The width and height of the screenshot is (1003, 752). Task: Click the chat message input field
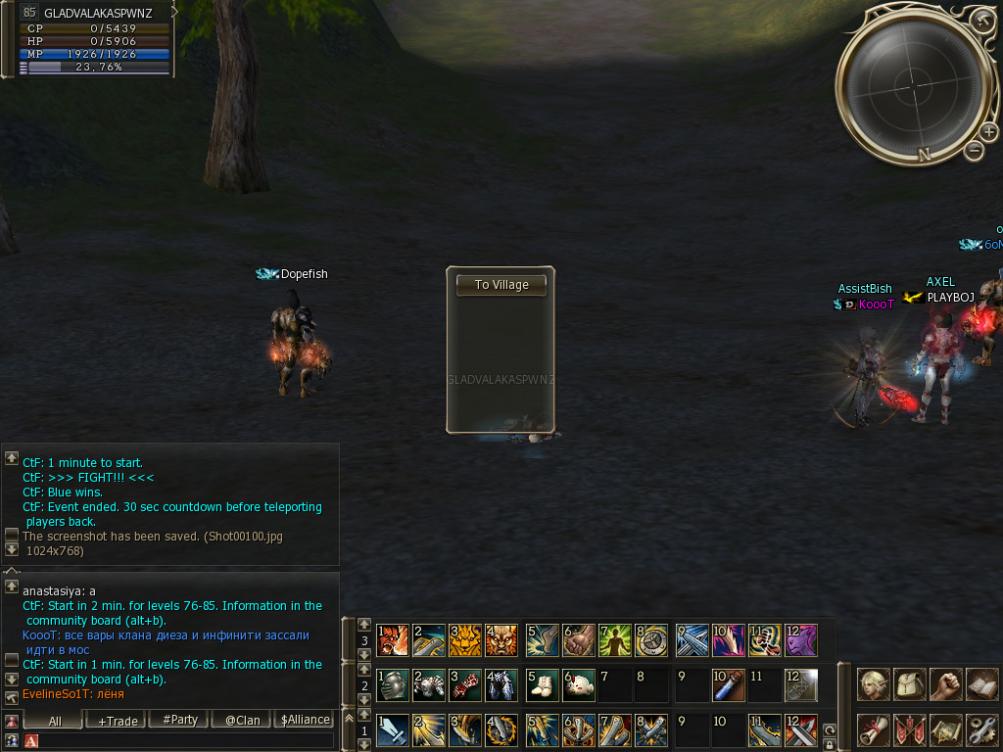(x=180, y=741)
